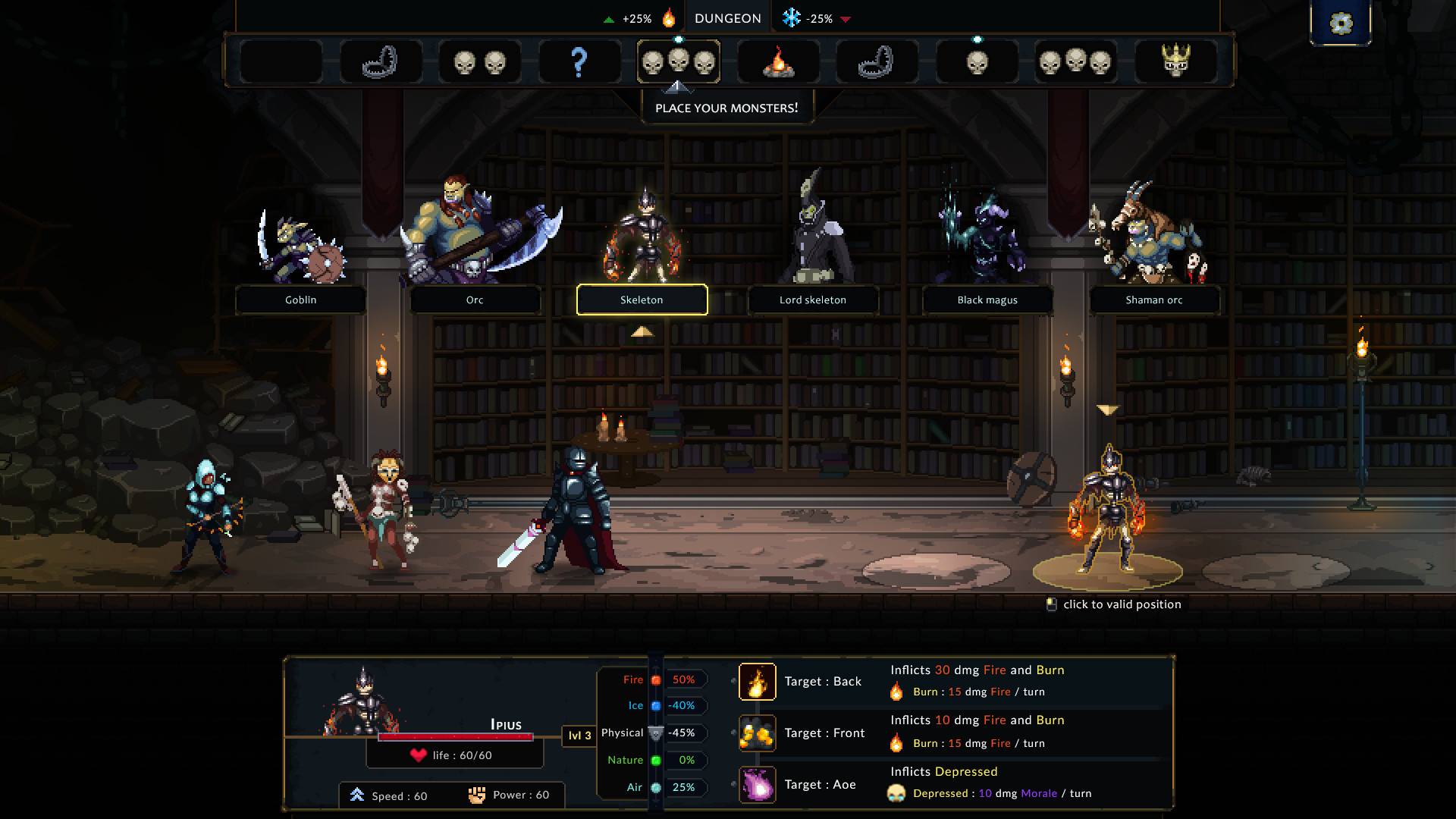
Task: Choose the Black magus monster
Action: tap(987, 300)
